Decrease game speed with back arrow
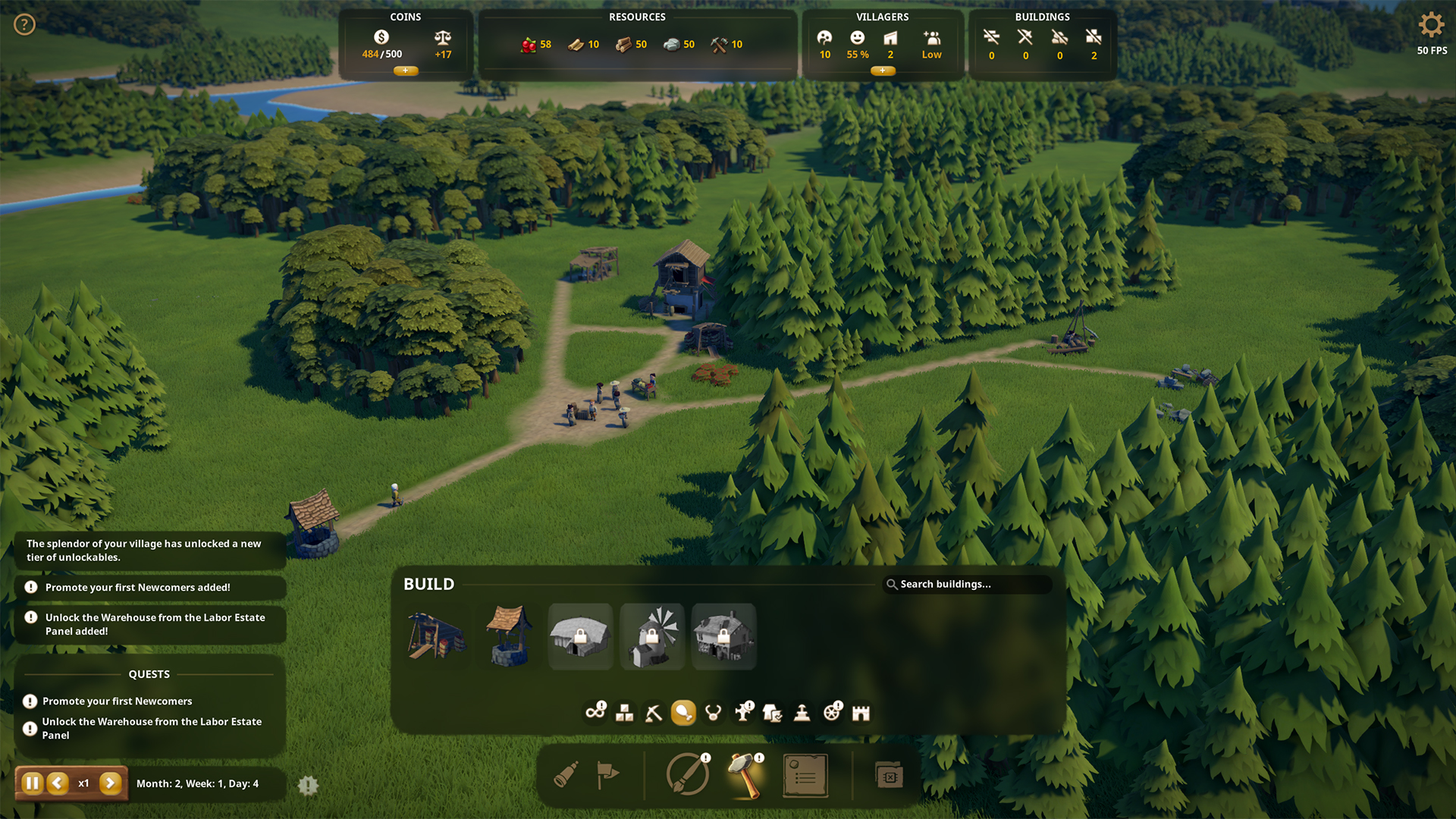 (x=56, y=783)
